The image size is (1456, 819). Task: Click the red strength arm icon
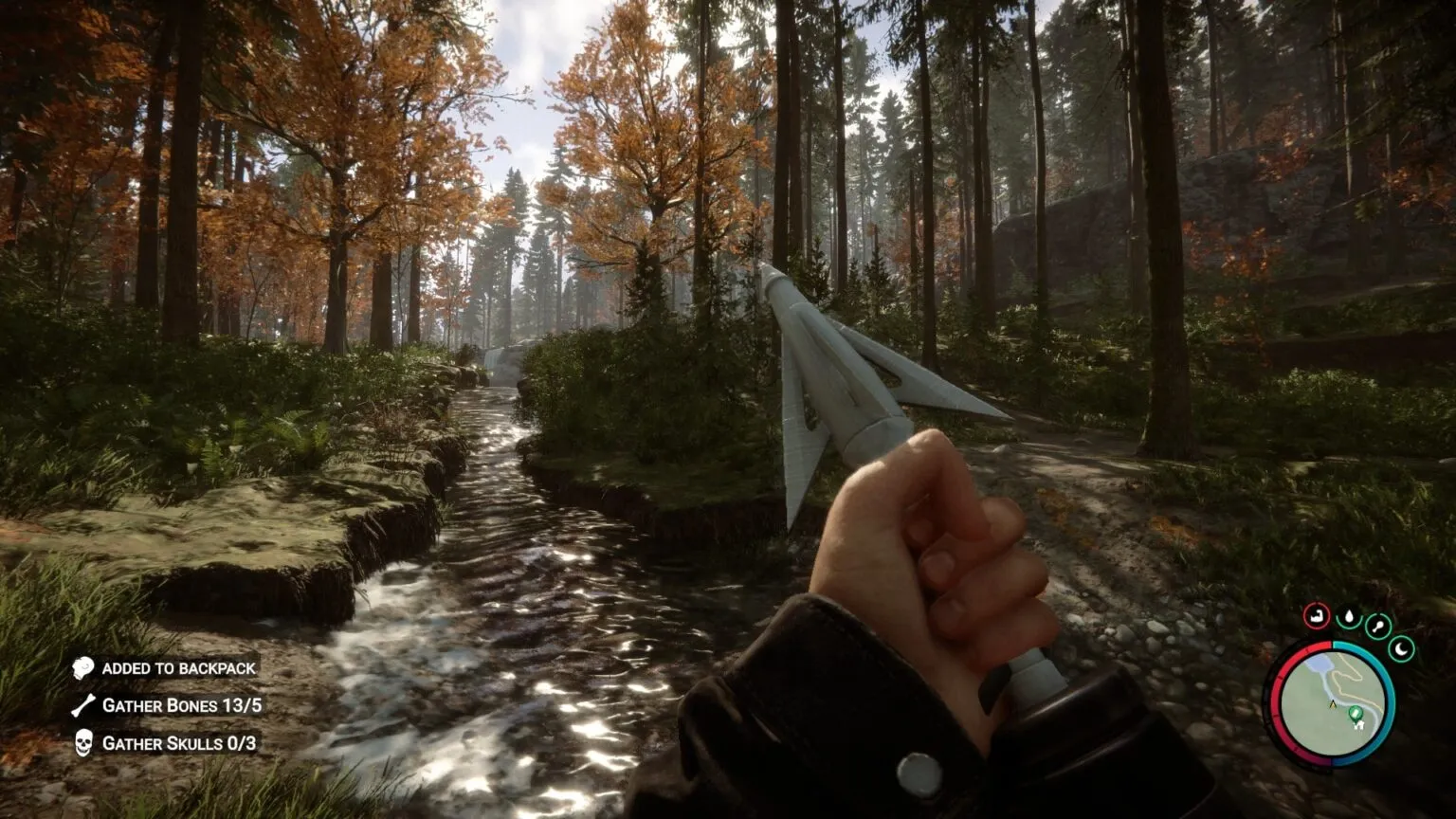[1317, 616]
